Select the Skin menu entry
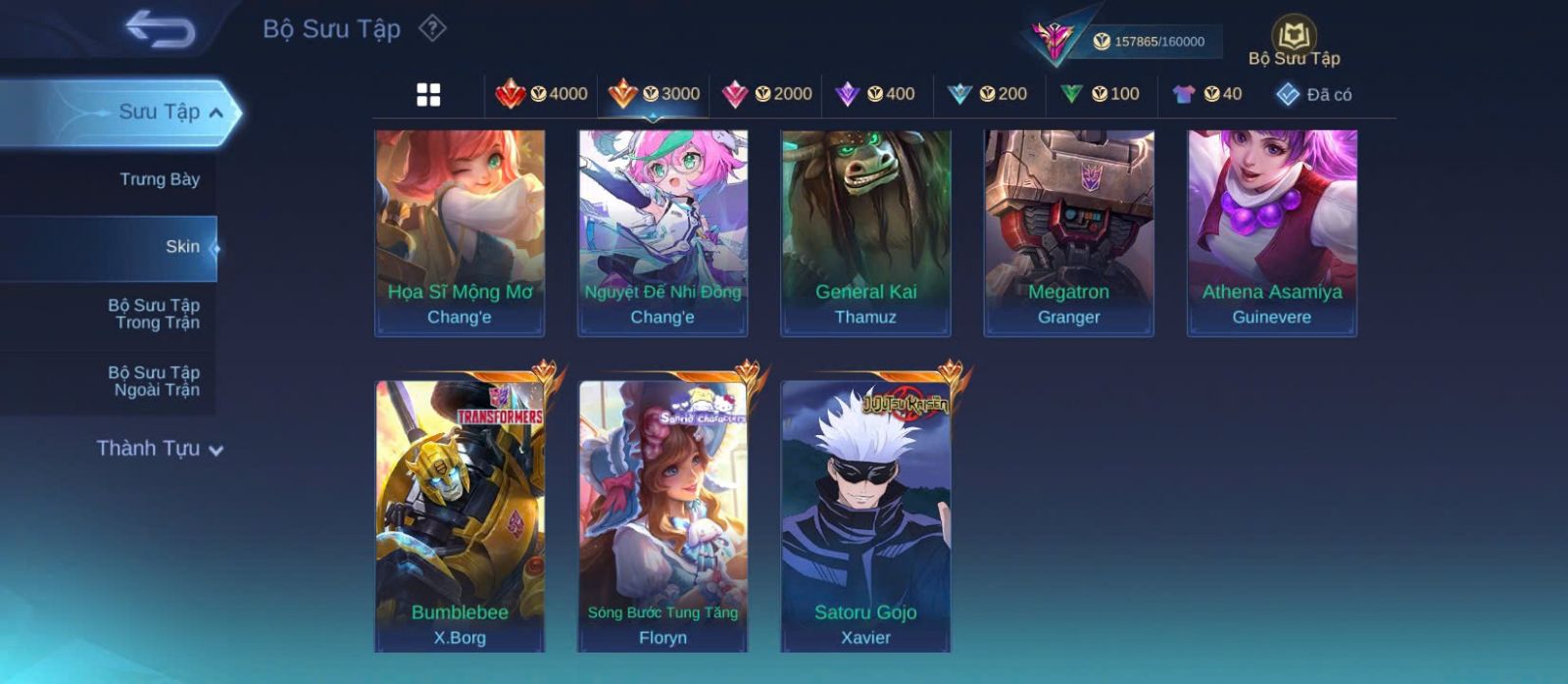The image size is (1568, 684). coord(181,247)
